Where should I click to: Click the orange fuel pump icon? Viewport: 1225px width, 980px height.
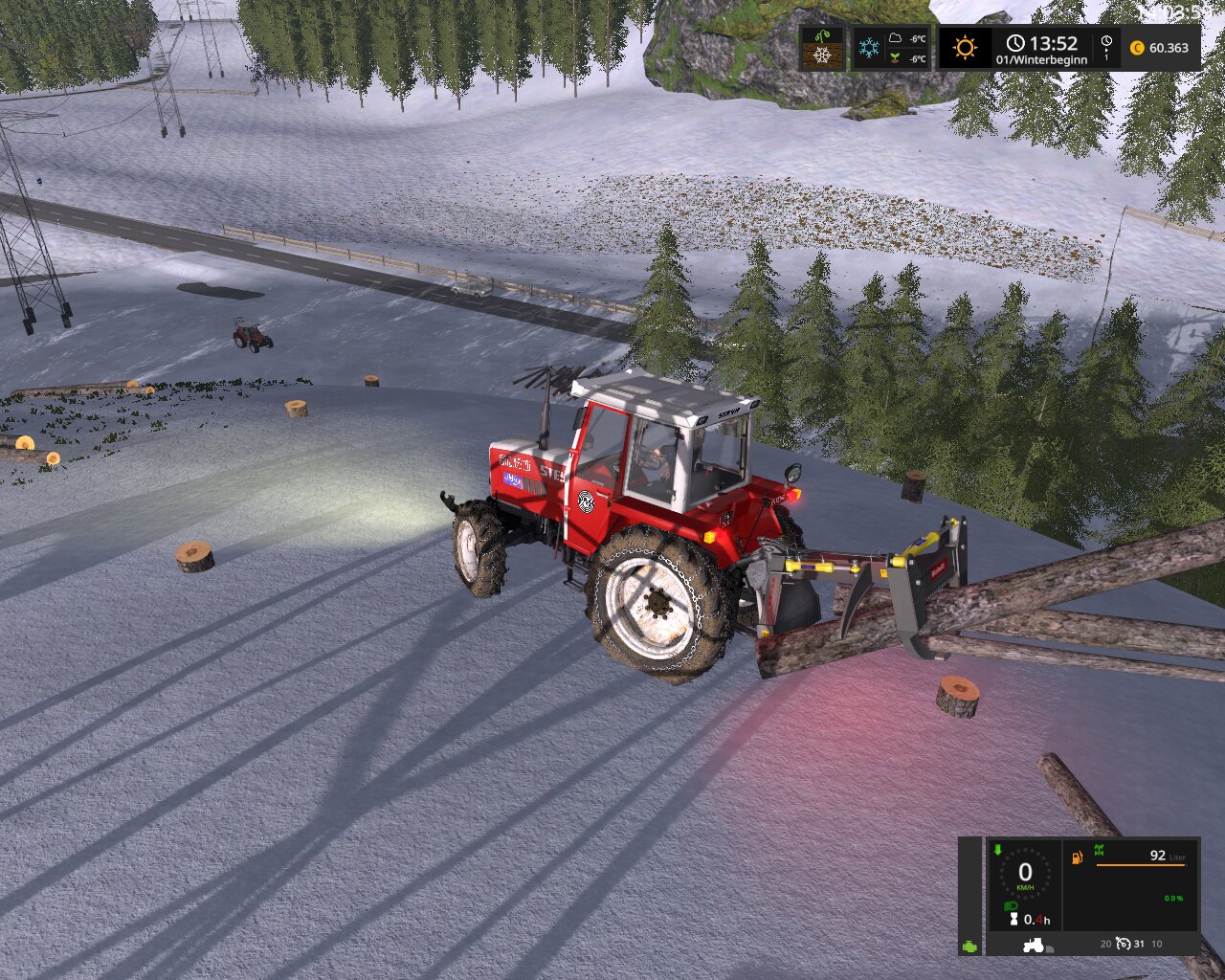coord(1078,857)
